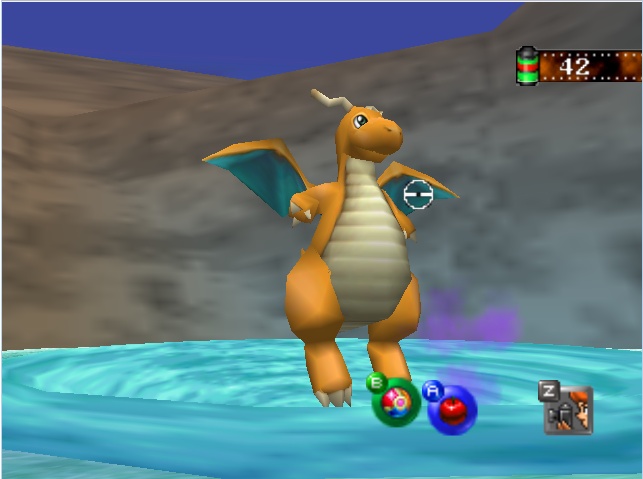This screenshot has height=479, width=643.
Task: Select the Pester Ball item icon
Action: tap(396, 404)
